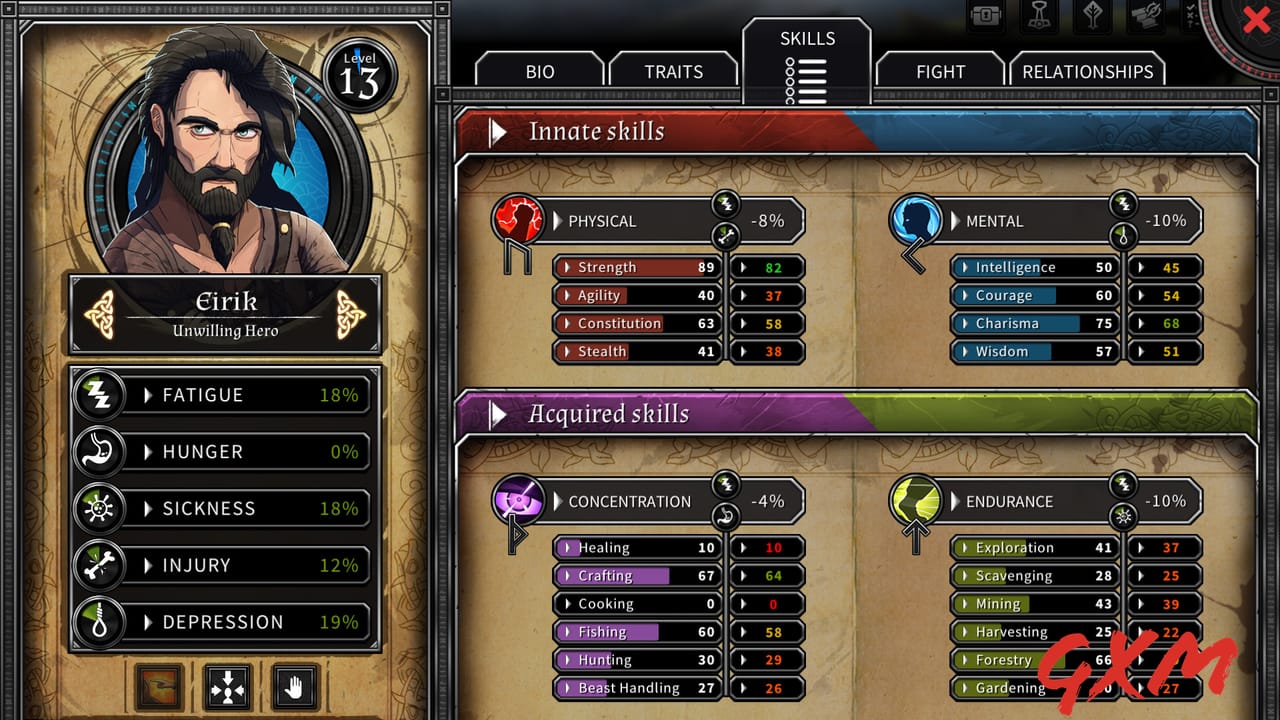The image size is (1280, 720).
Task: Click the Fatigue lightning icon
Action: (98, 395)
